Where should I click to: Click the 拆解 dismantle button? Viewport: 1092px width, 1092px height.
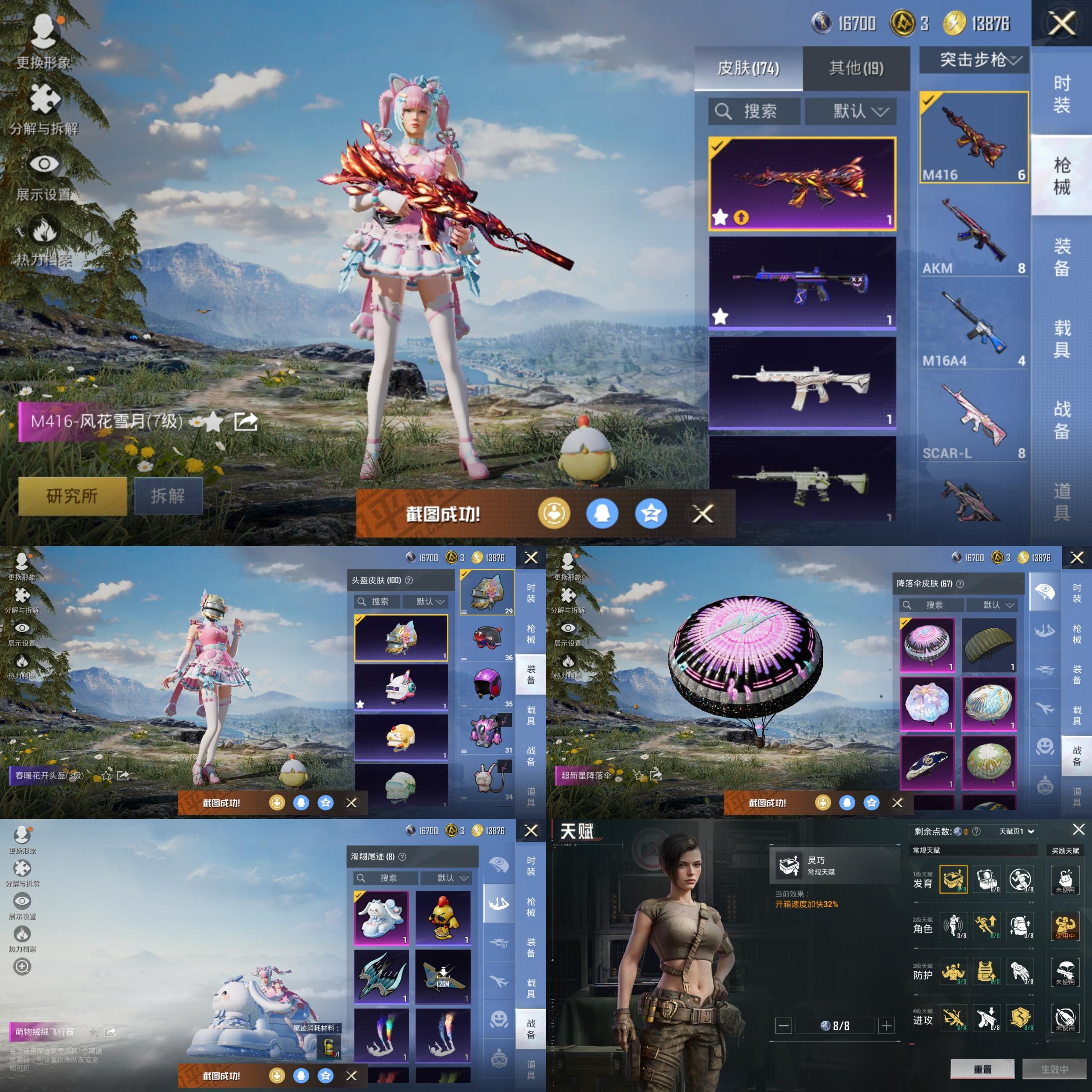click(168, 496)
